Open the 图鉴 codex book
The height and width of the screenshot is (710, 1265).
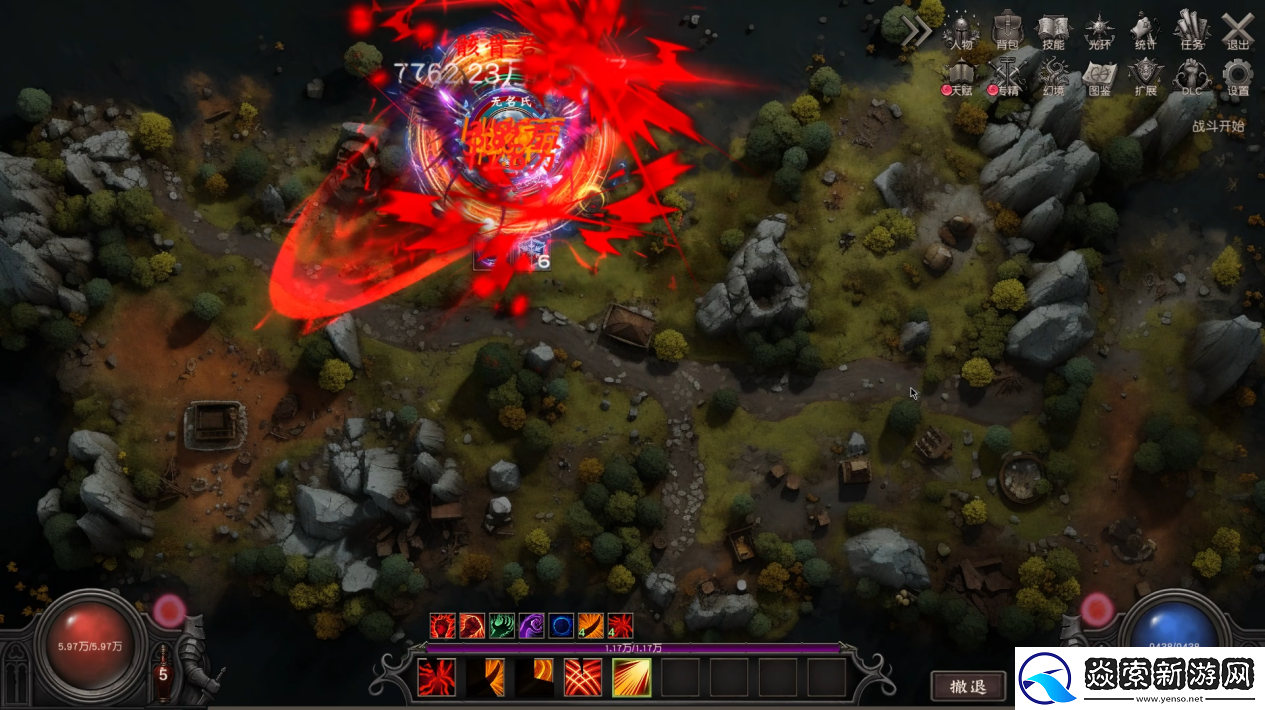pyautogui.click(x=1100, y=76)
